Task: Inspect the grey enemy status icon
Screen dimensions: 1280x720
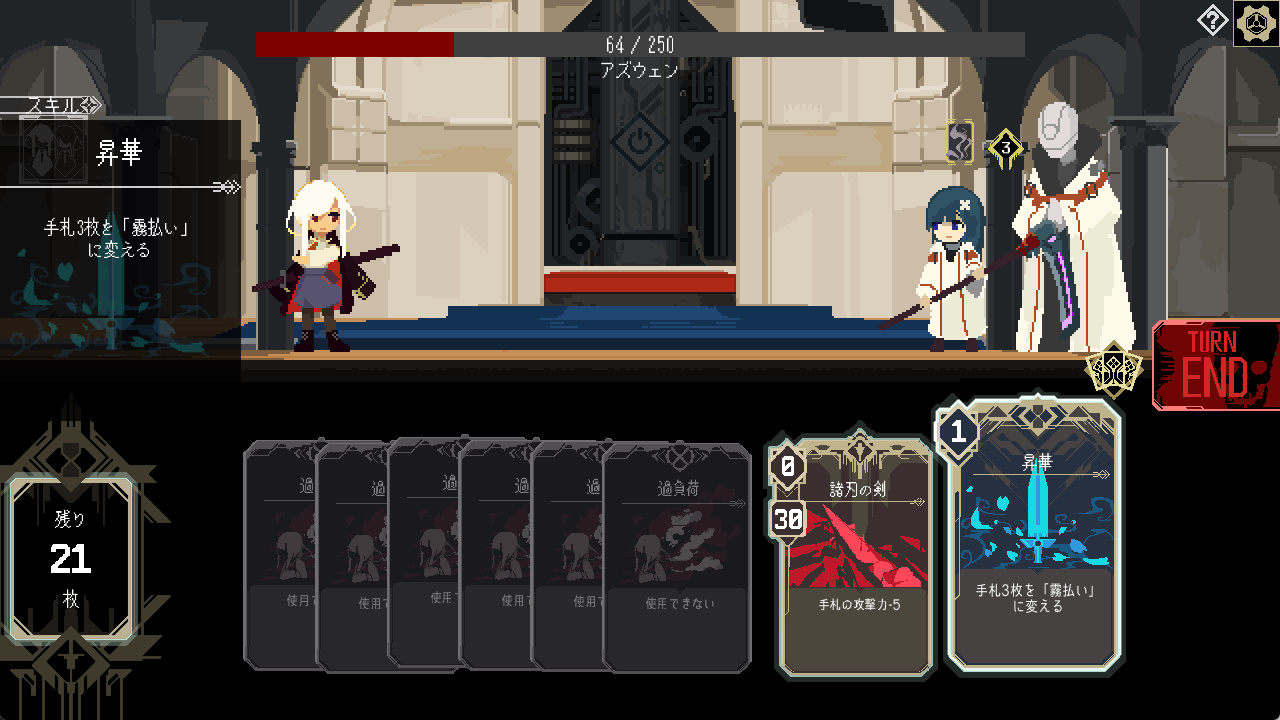Action: [x=961, y=143]
